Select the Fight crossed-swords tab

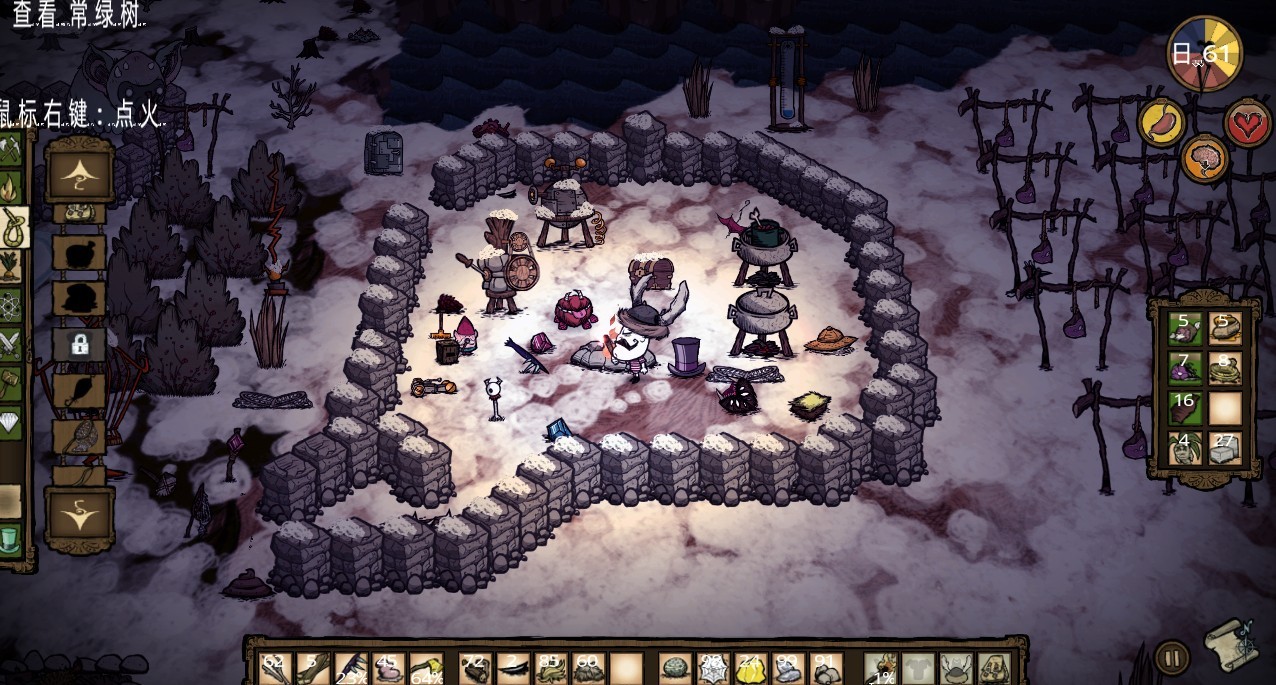(12, 342)
